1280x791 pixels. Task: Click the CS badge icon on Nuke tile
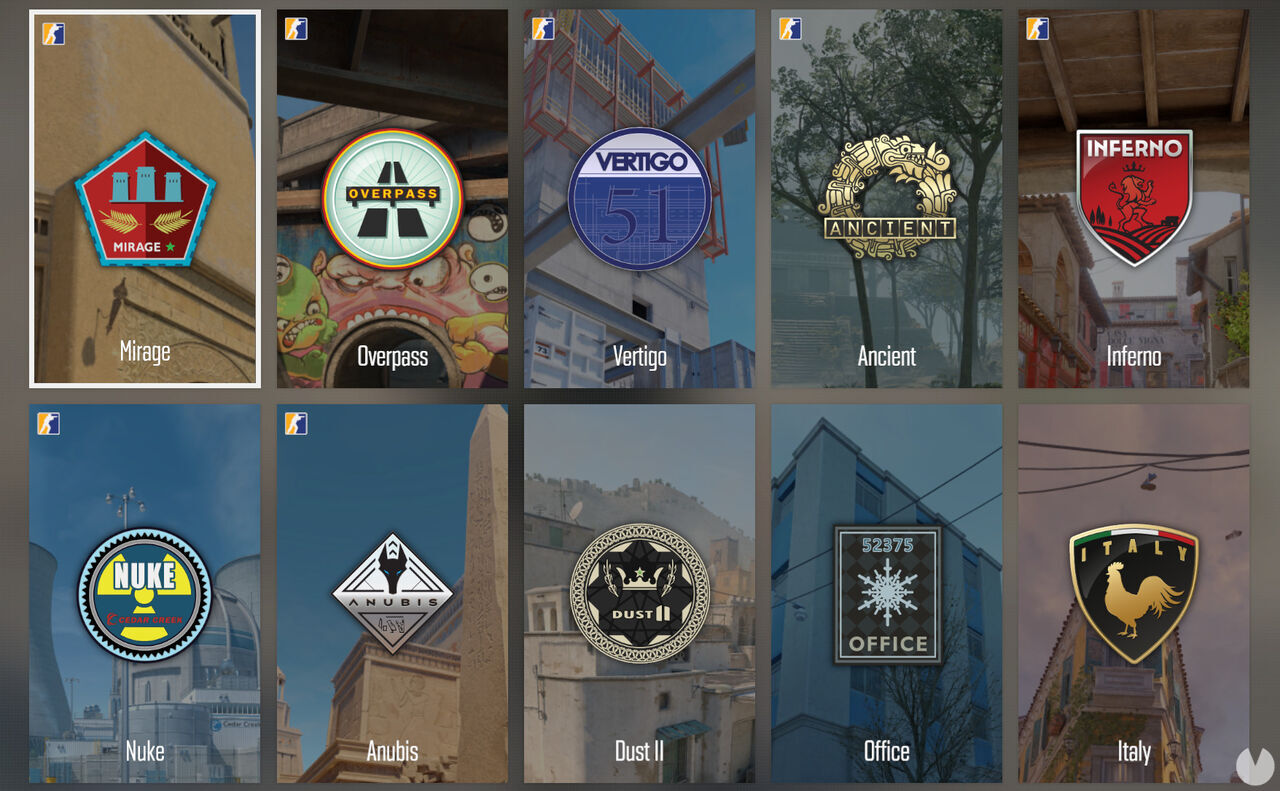click(x=47, y=424)
